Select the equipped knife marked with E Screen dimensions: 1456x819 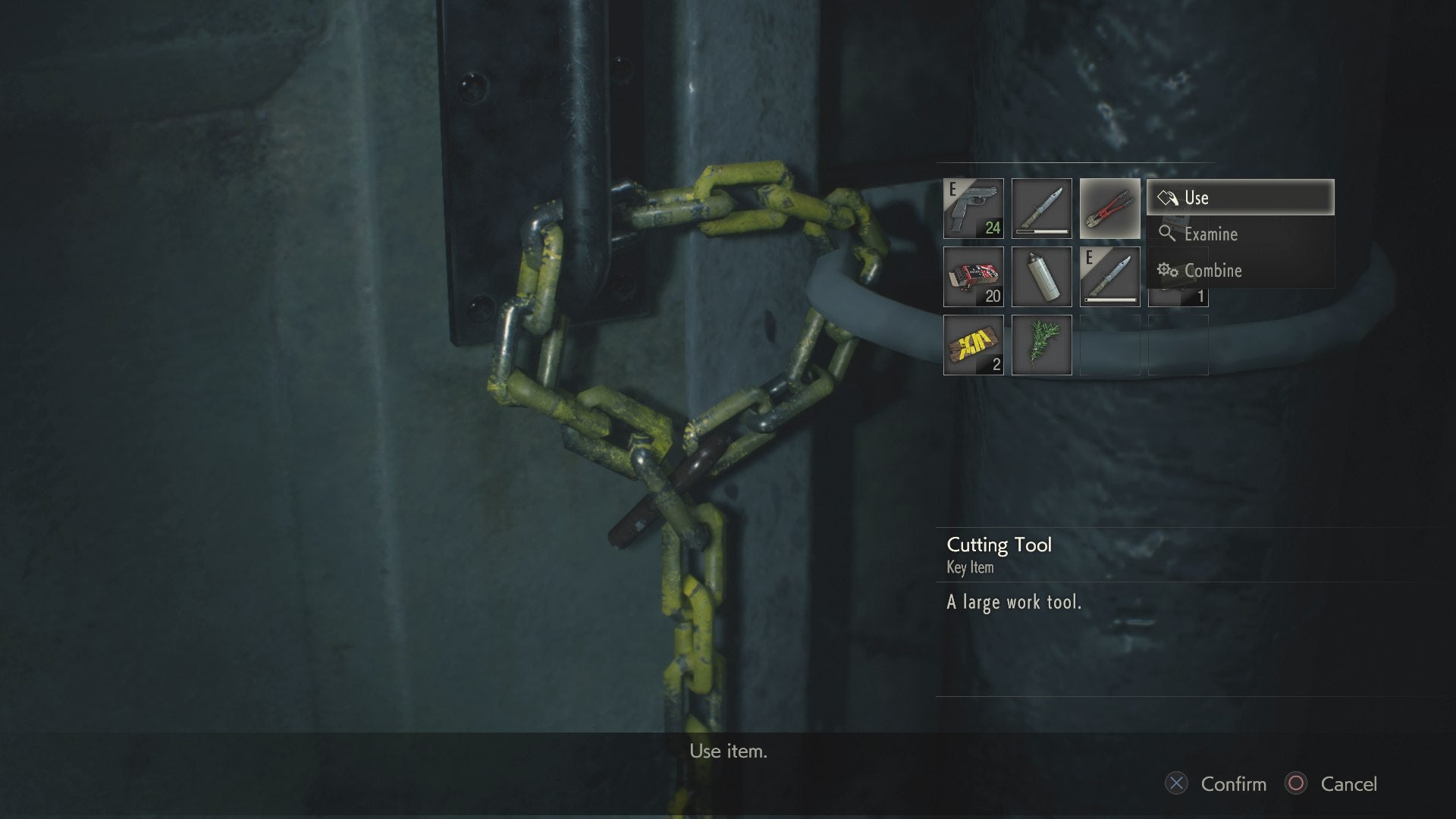[1109, 275]
